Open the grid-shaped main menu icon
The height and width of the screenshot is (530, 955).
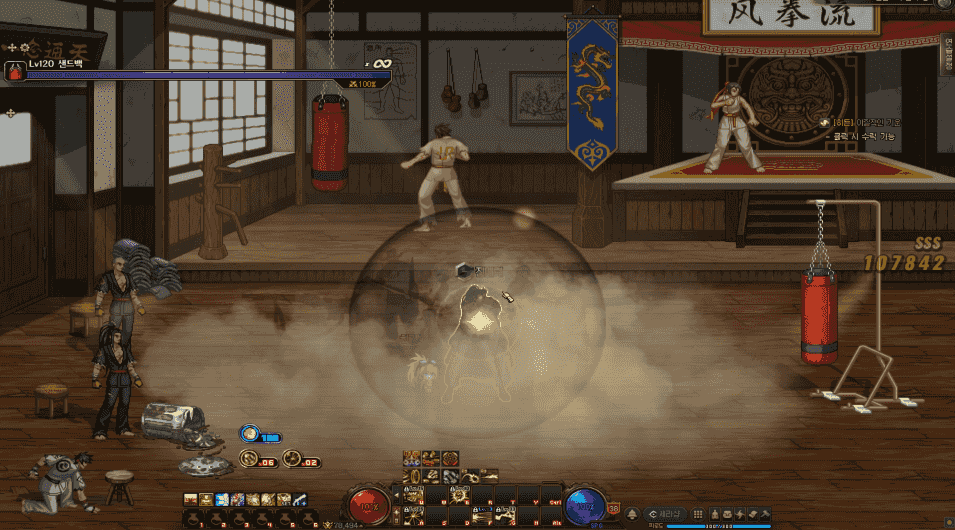699,514
